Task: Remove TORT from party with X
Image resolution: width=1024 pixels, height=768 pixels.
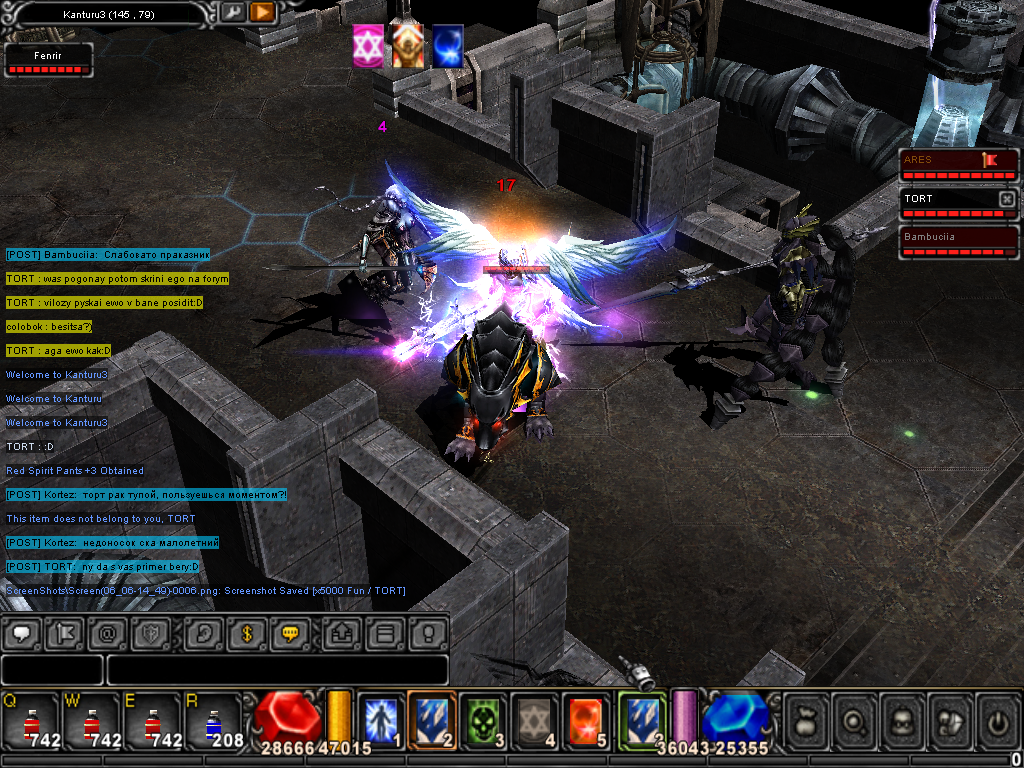Action: point(1007,199)
